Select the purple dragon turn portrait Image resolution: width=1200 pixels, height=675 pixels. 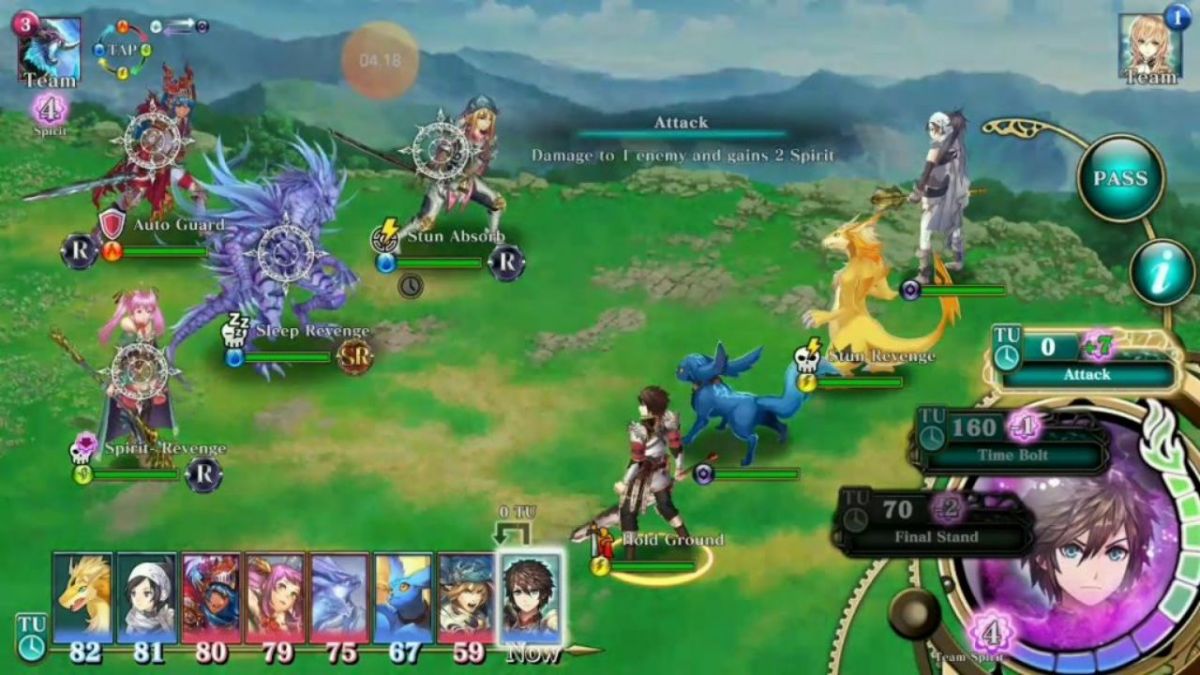coord(339,596)
